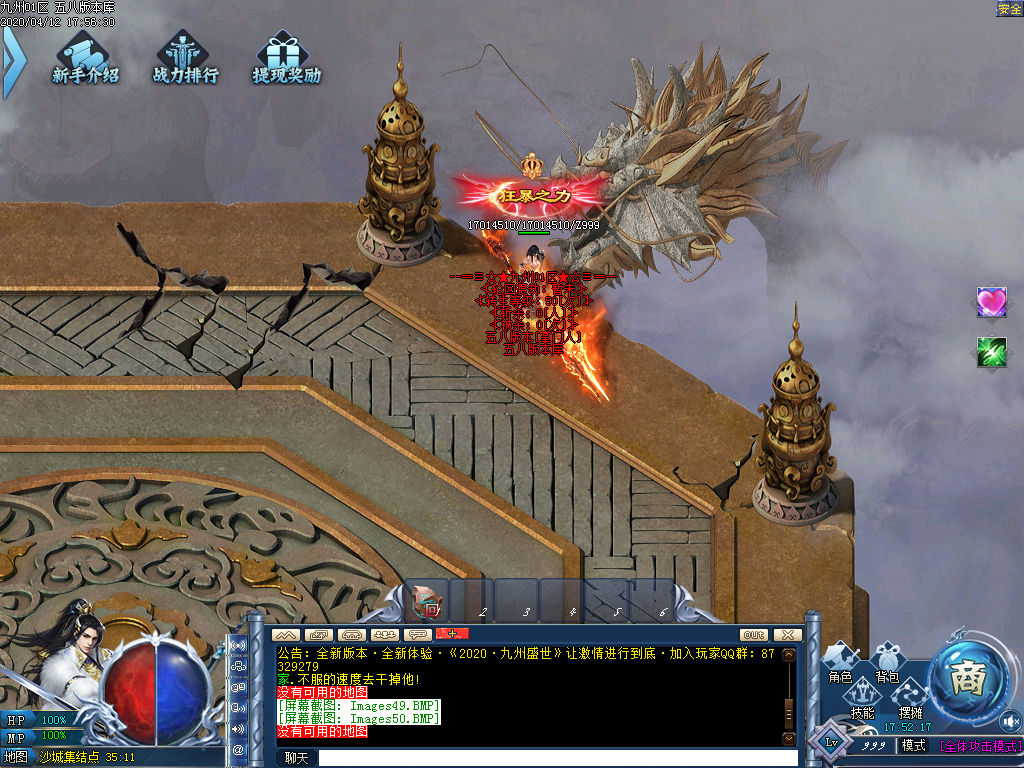
Task: Click the chat panel's 'out' button
Action: click(x=754, y=635)
